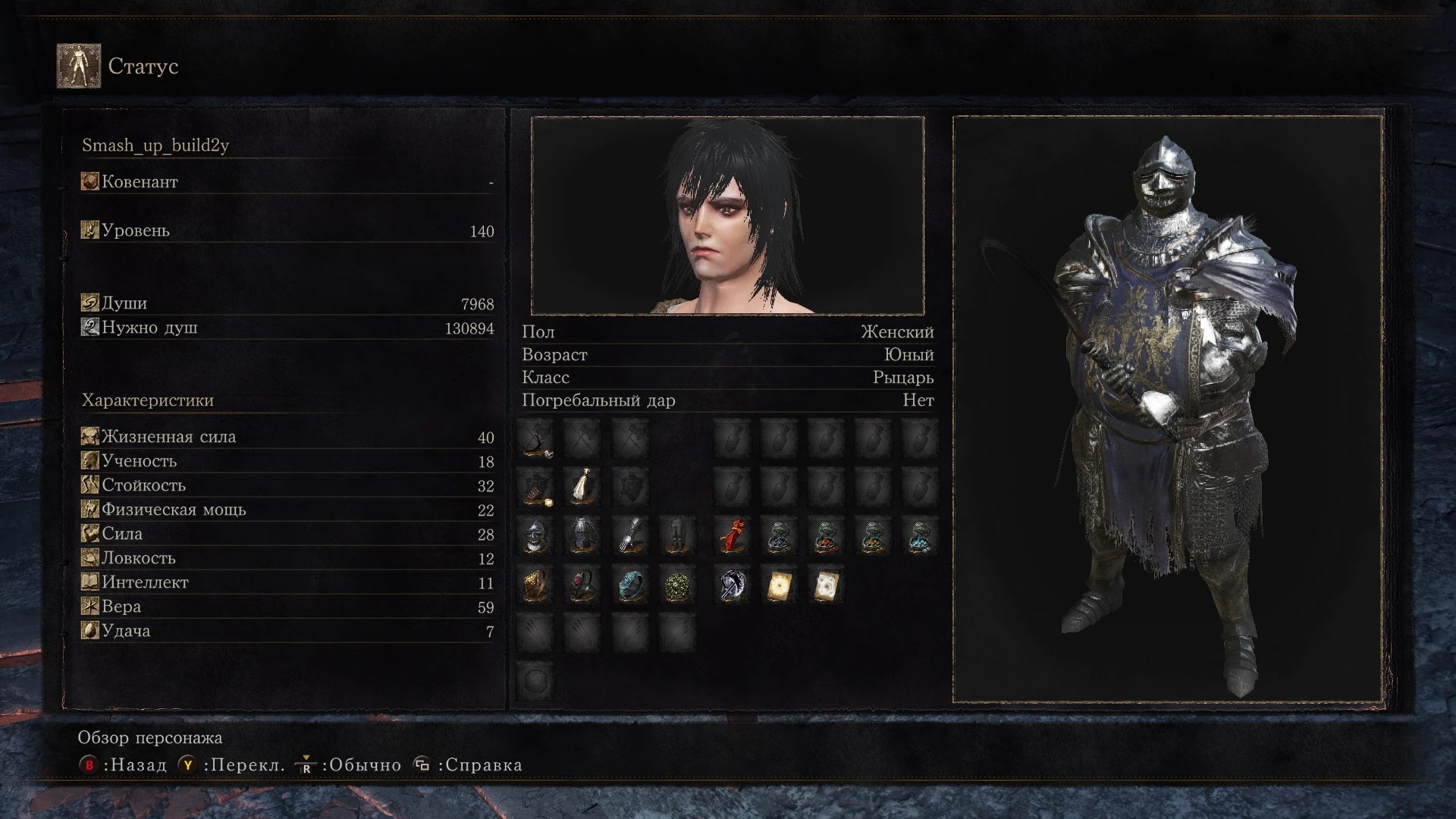Choose the yellow bug pellet slot
The width and height of the screenshot is (1456, 819).
(873, 536)
